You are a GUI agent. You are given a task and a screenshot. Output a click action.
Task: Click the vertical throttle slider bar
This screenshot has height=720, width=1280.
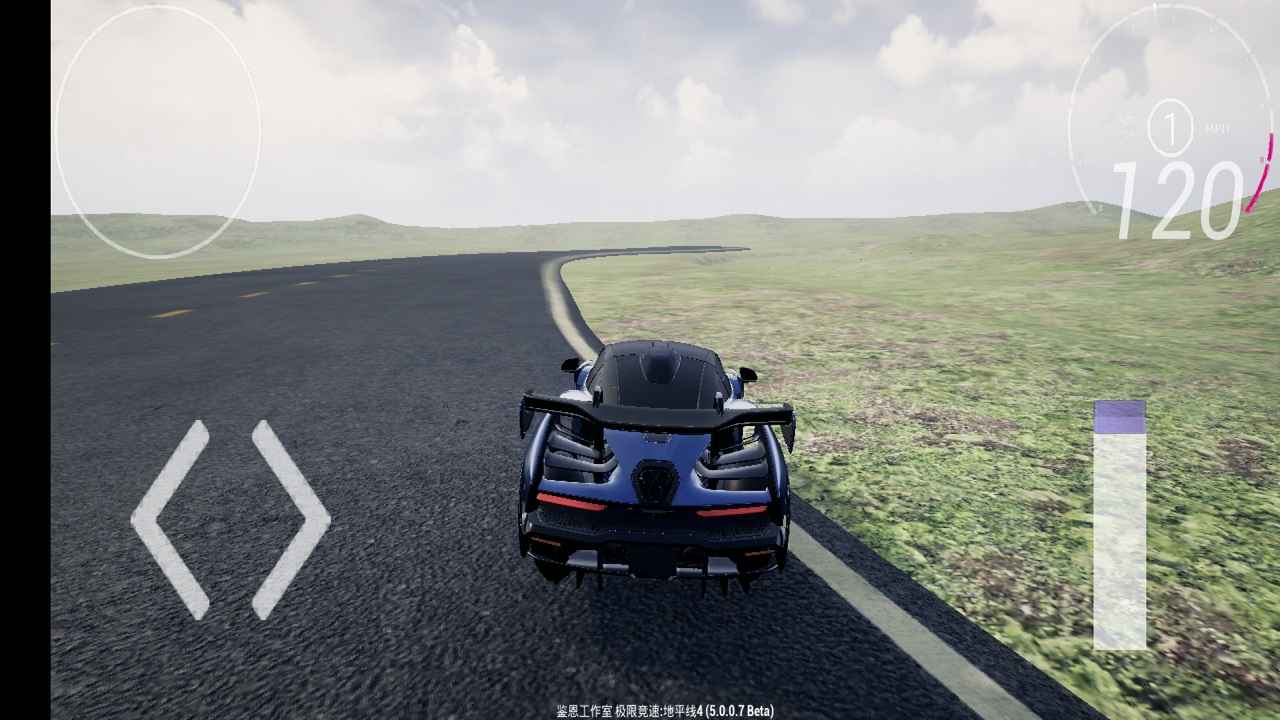coord(1119,526)
